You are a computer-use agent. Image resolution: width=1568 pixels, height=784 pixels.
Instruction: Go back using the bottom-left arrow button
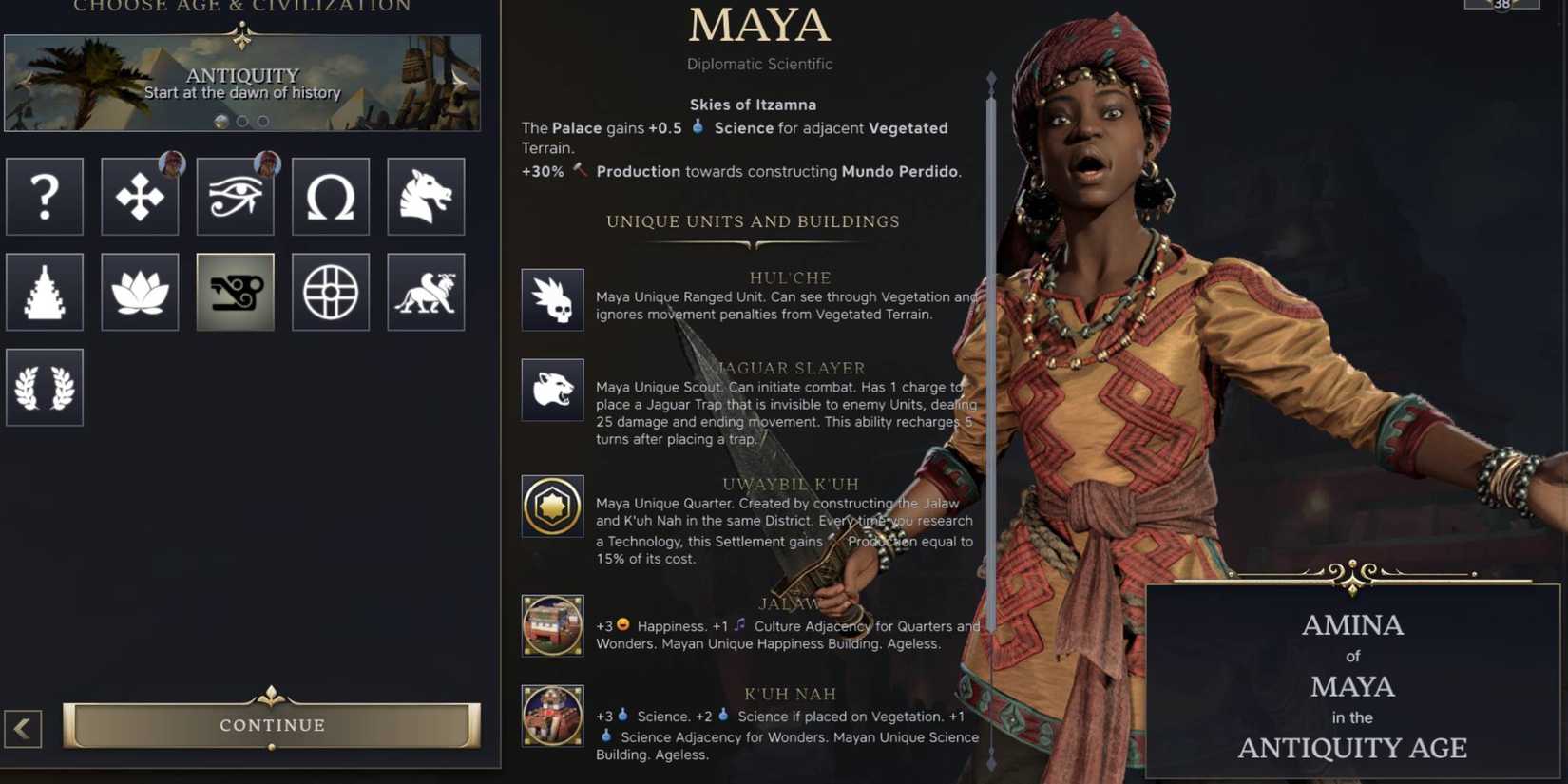click(22, 729)
